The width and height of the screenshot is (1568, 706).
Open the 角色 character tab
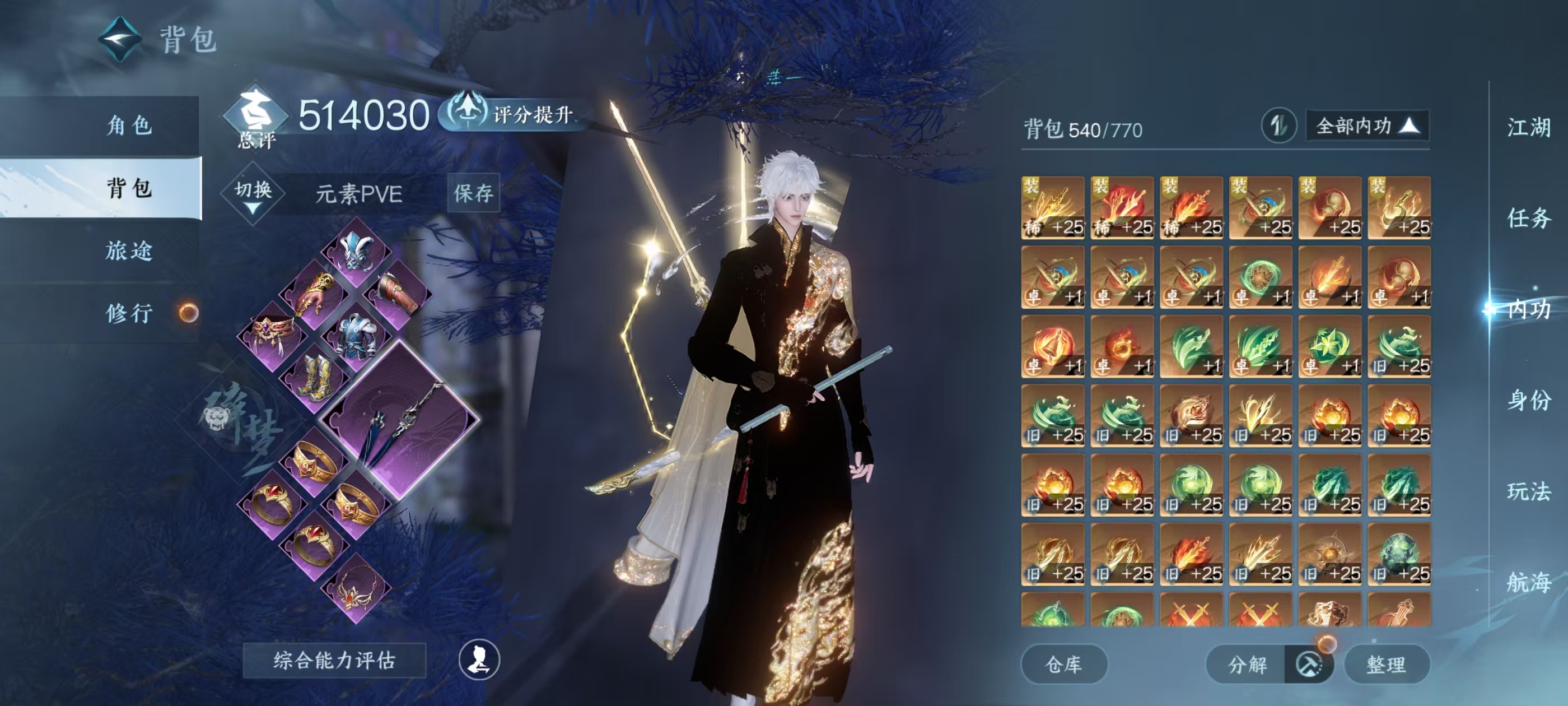(129, 126)
